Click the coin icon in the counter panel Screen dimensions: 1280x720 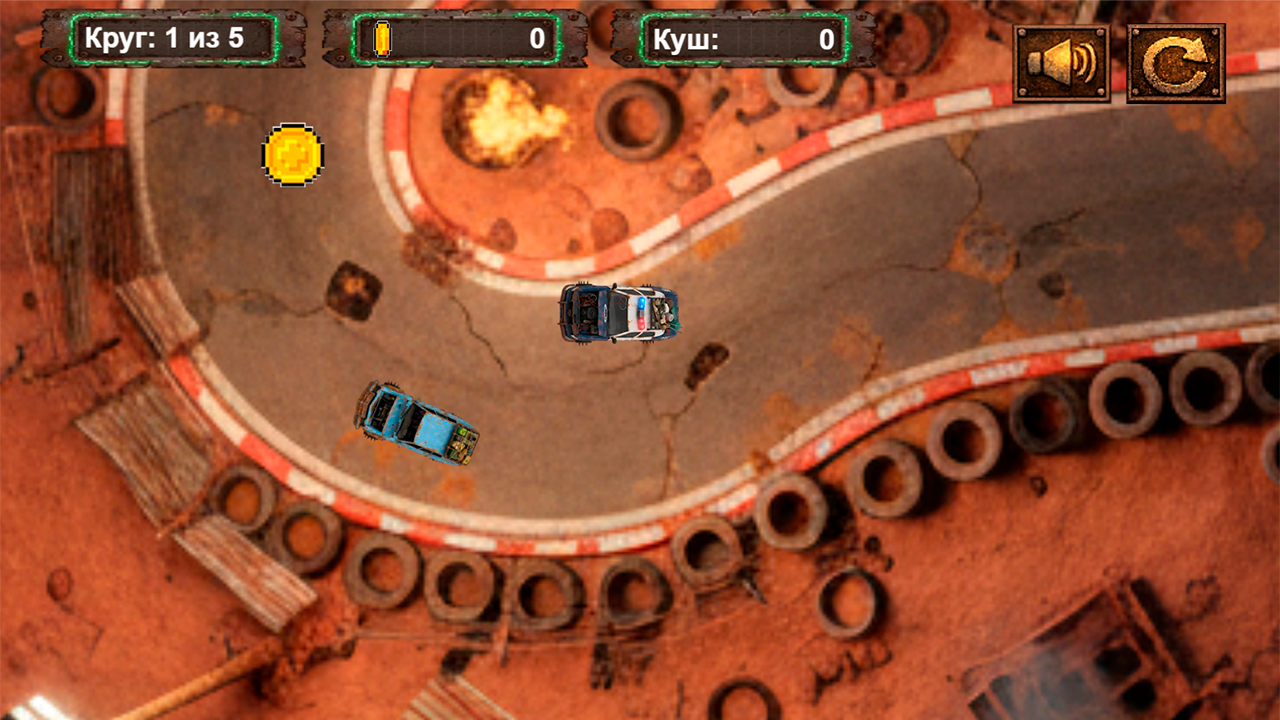tap(382, 38)
